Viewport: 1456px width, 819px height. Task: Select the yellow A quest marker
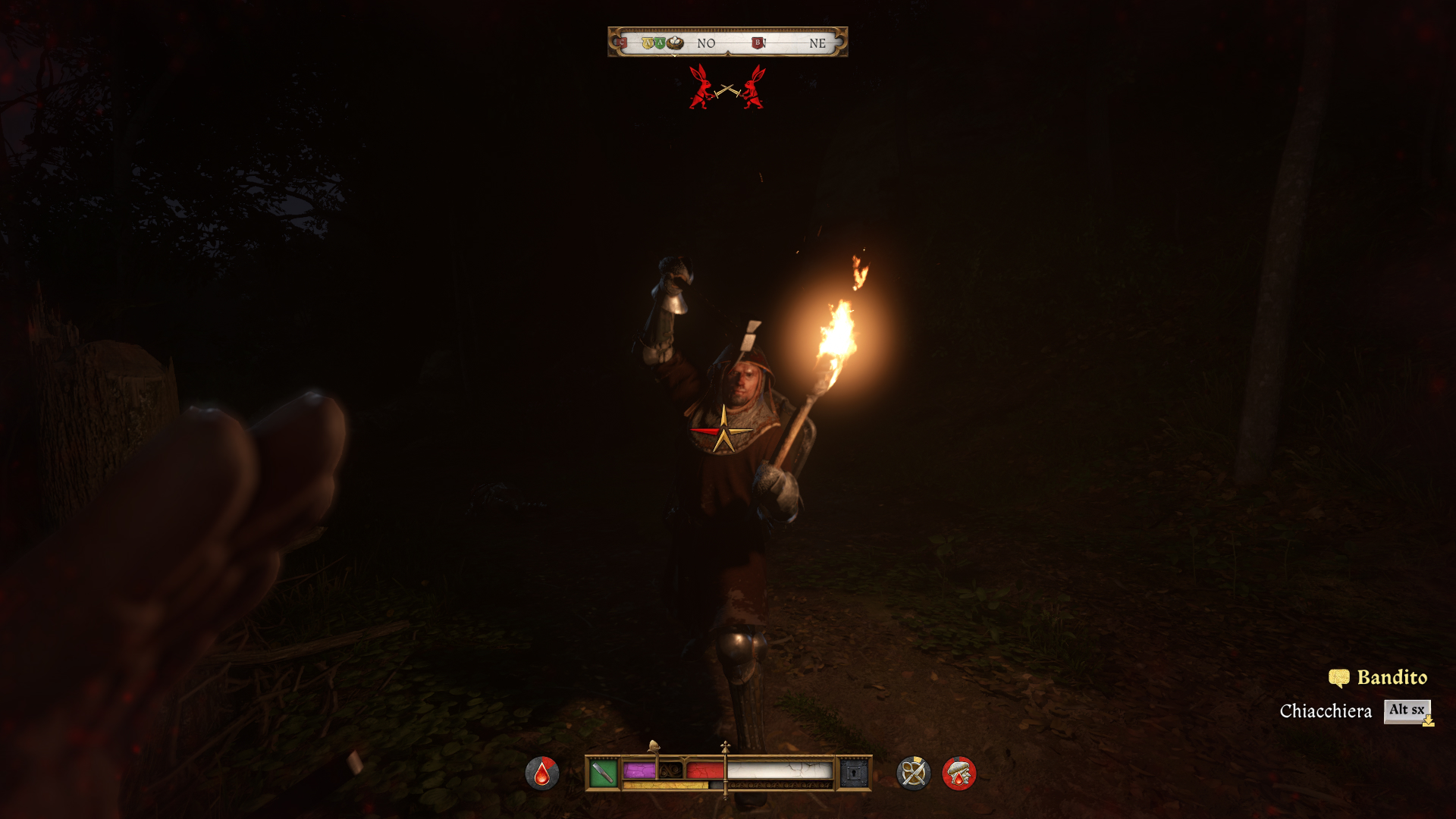point(648,43)
